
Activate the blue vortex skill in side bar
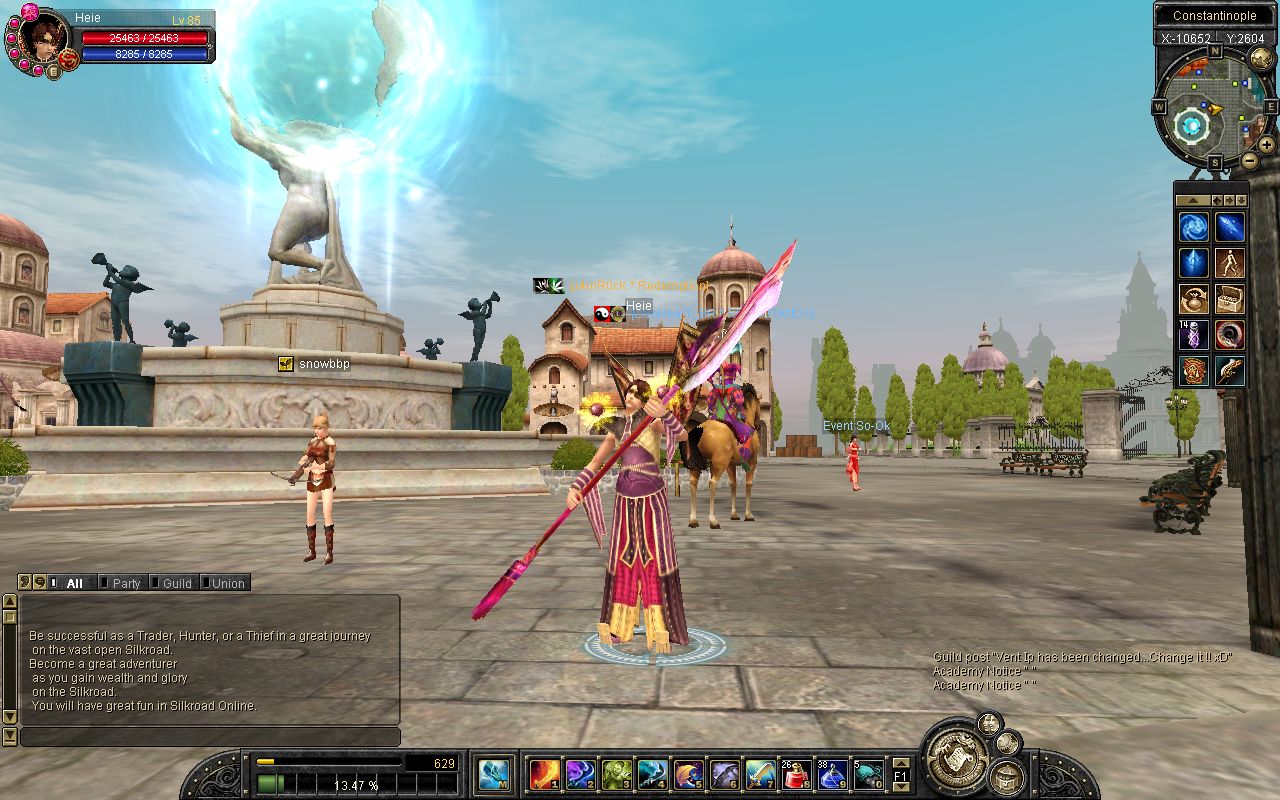pos(1193,227)
